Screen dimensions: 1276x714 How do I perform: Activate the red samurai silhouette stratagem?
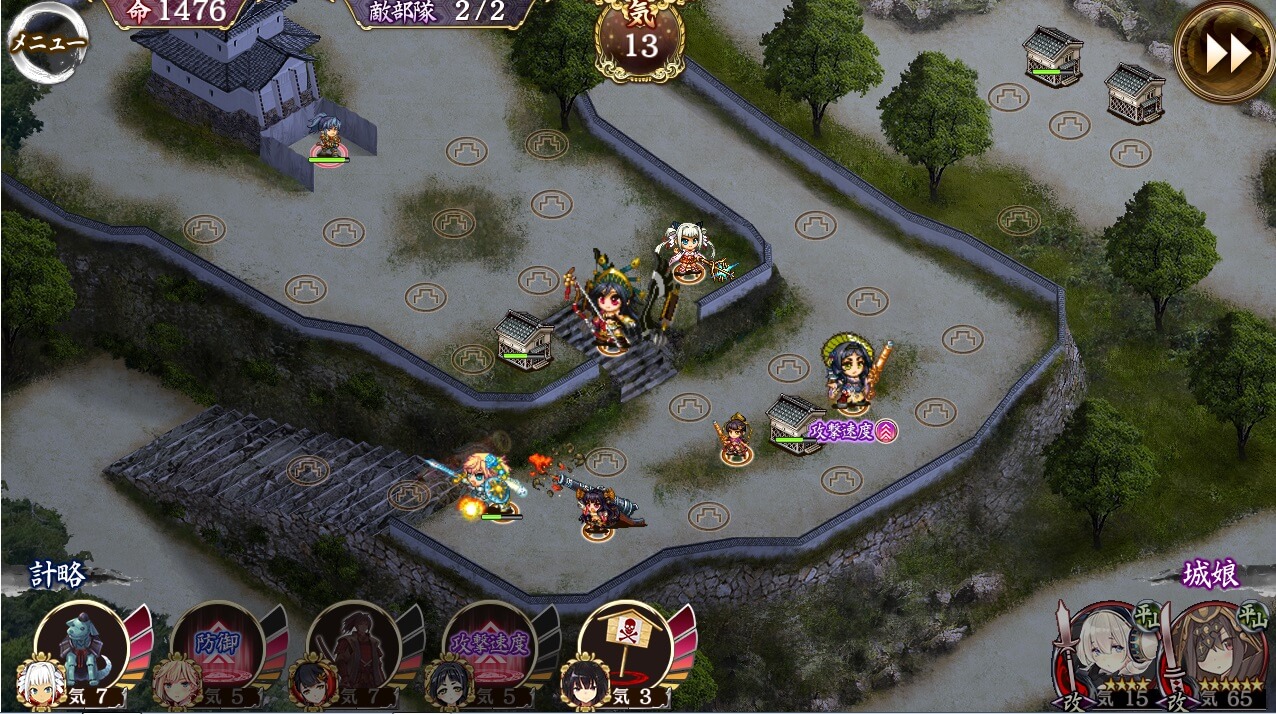click(354, 645)
